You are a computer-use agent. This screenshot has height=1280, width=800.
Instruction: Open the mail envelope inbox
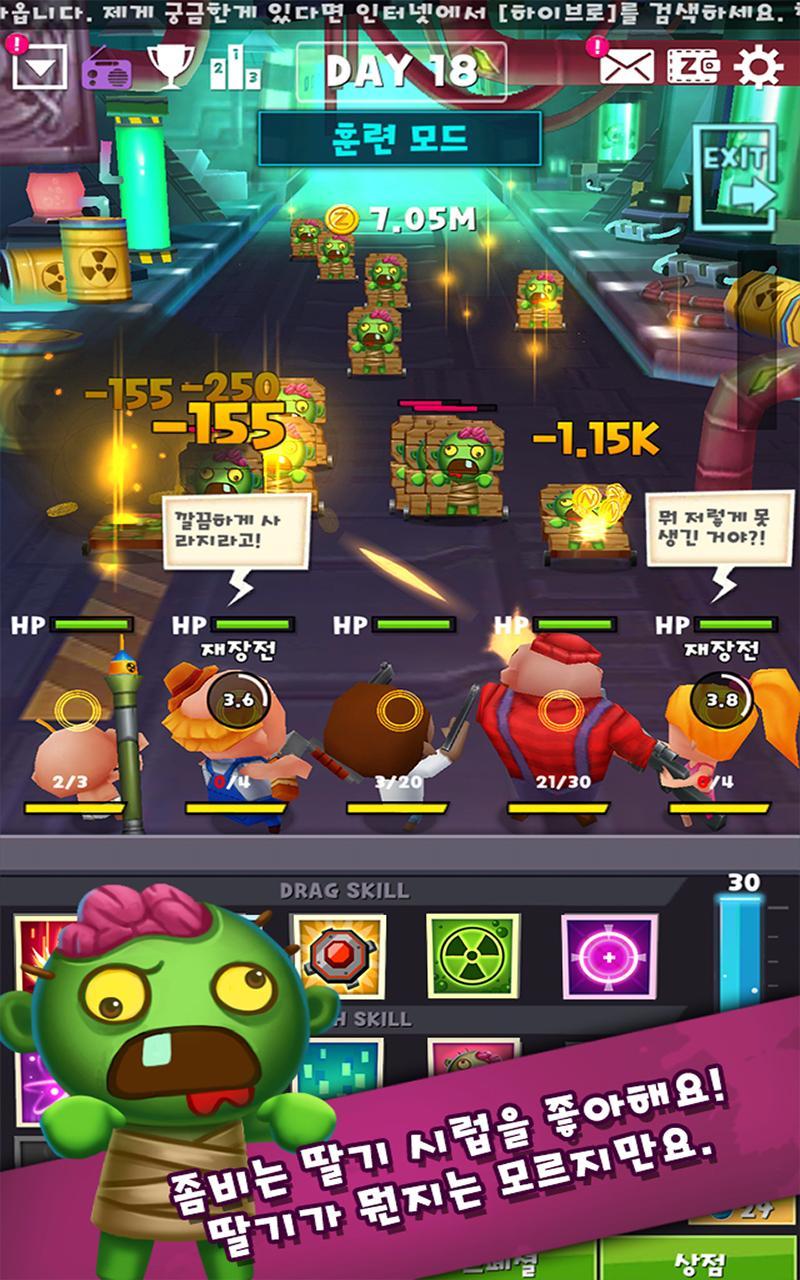tap(627, 67)
